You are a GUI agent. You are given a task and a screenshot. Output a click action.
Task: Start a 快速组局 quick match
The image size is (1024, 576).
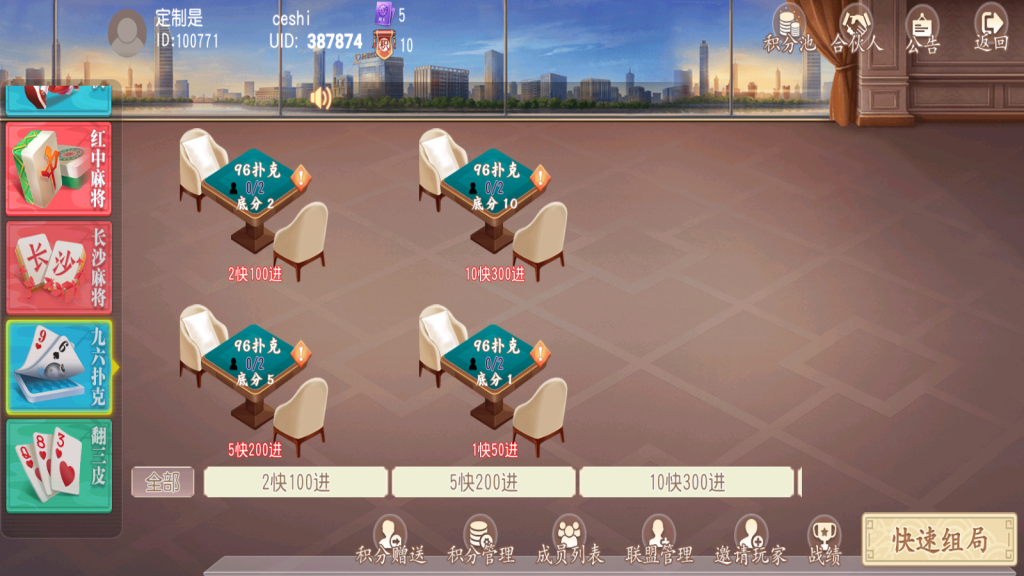[939, 540]
